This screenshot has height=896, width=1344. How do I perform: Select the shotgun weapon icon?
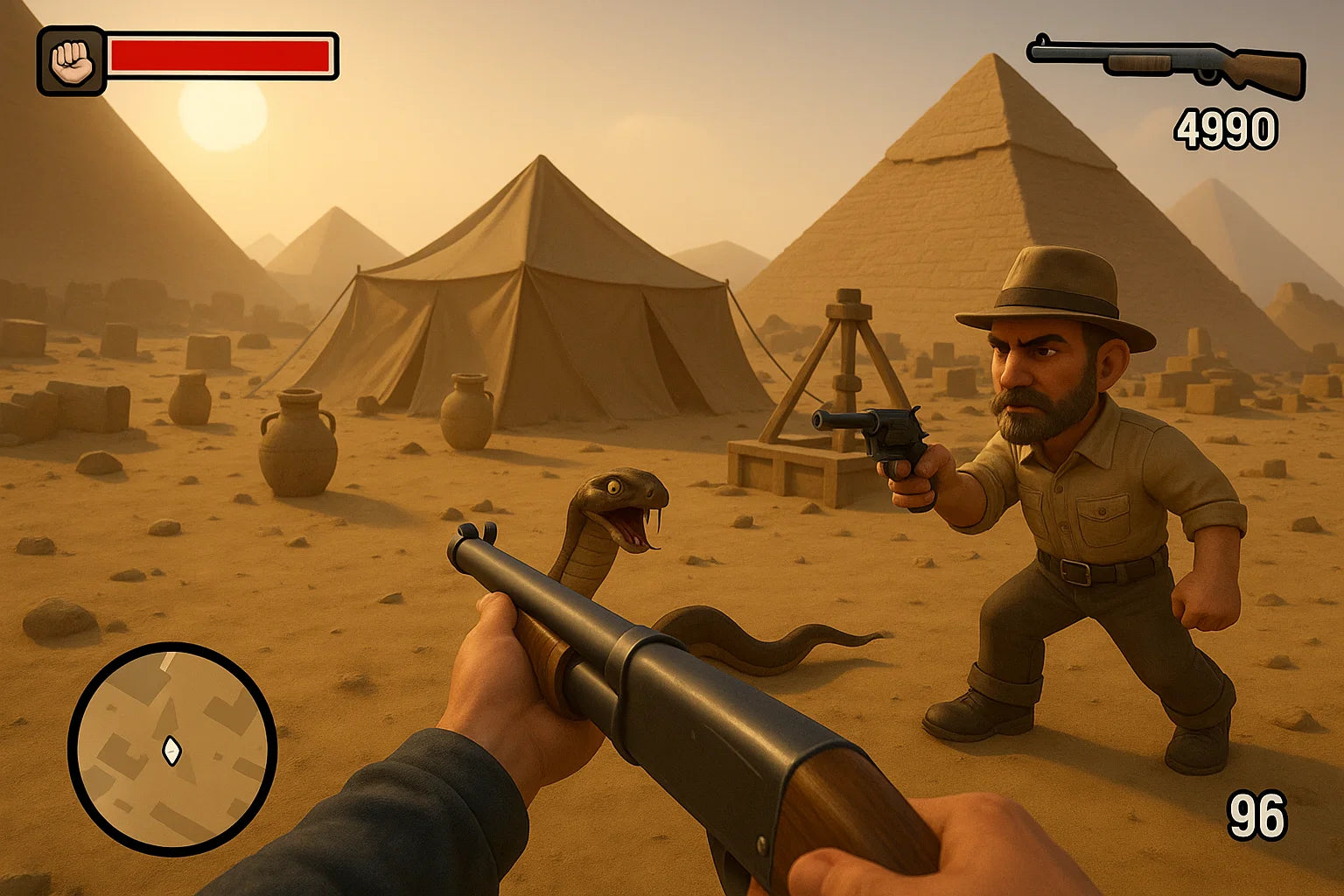[x=1167, y=65]
